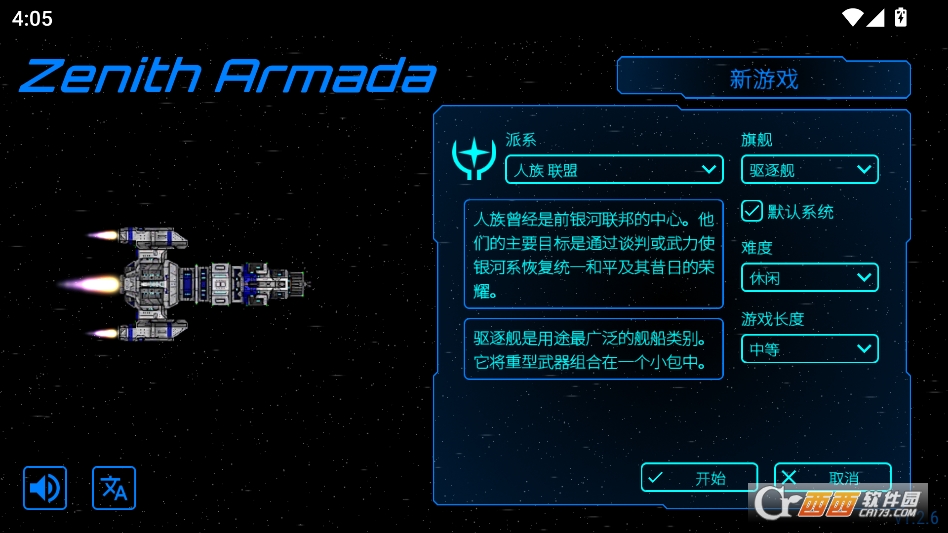
Task: Open the faction dropdown showing 人族 联盟
Action: (x=613, y=170)
